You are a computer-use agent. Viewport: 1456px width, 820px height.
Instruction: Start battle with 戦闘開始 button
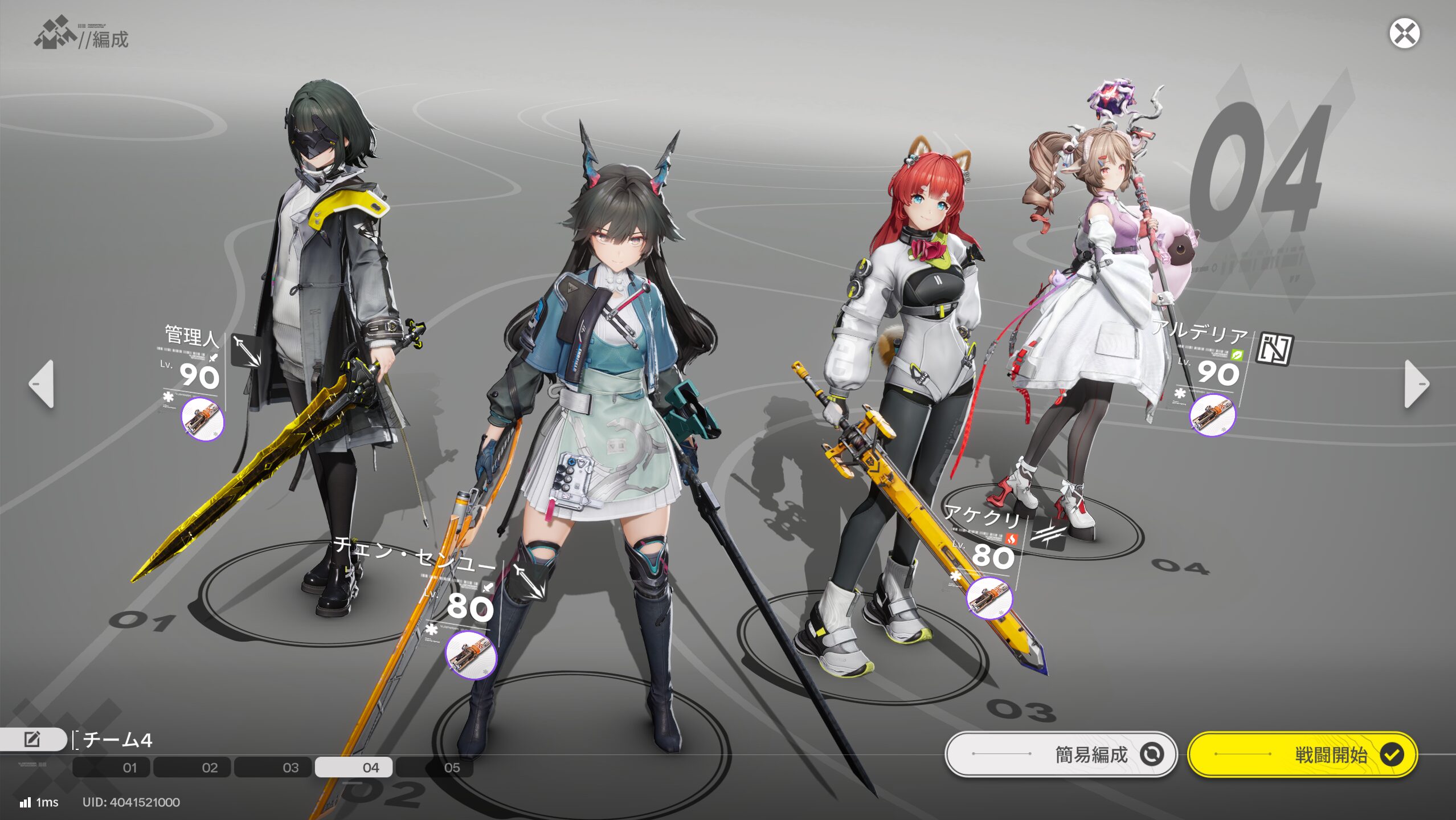1302,754
